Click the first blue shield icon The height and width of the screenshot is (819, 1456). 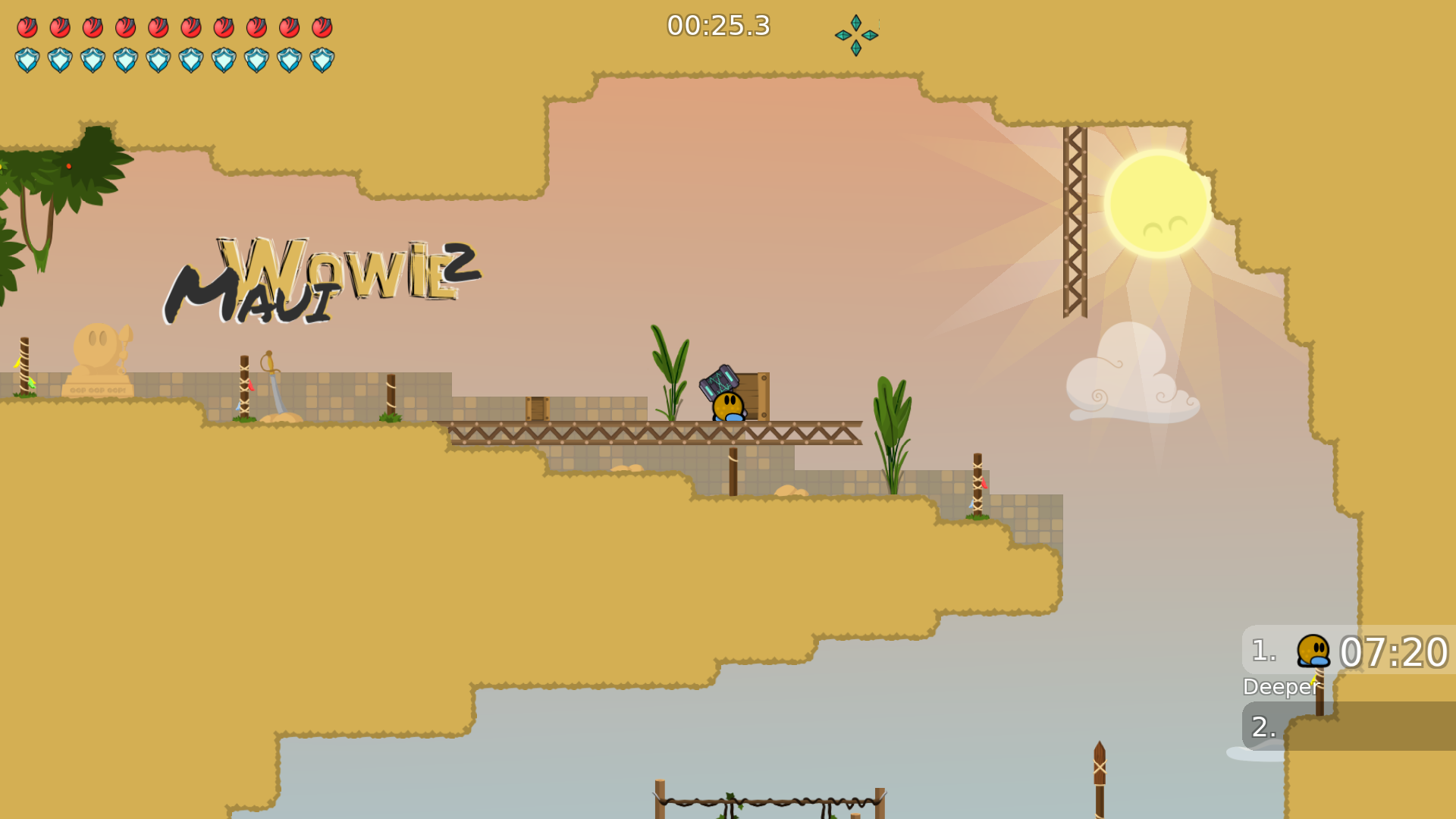27,59
